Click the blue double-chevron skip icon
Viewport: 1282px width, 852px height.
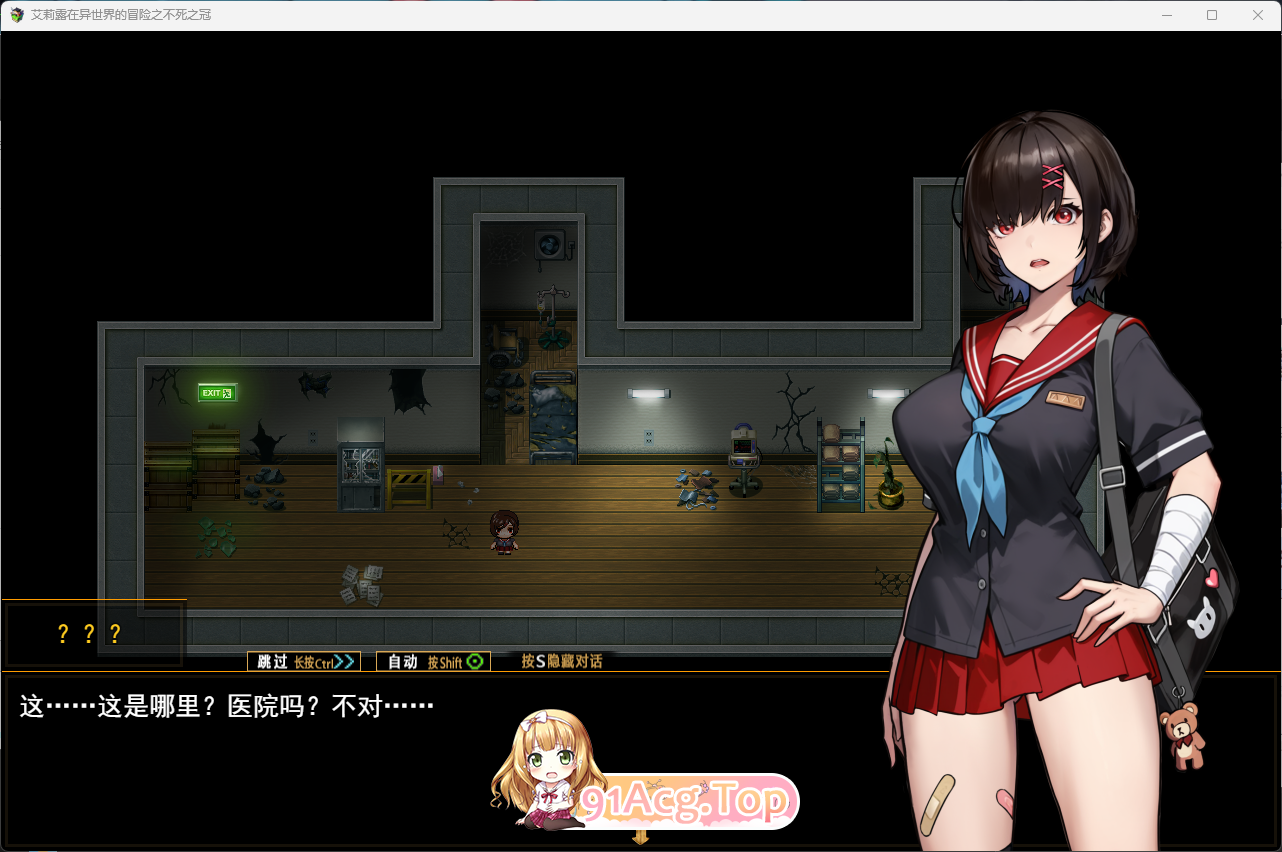[345, 661]
